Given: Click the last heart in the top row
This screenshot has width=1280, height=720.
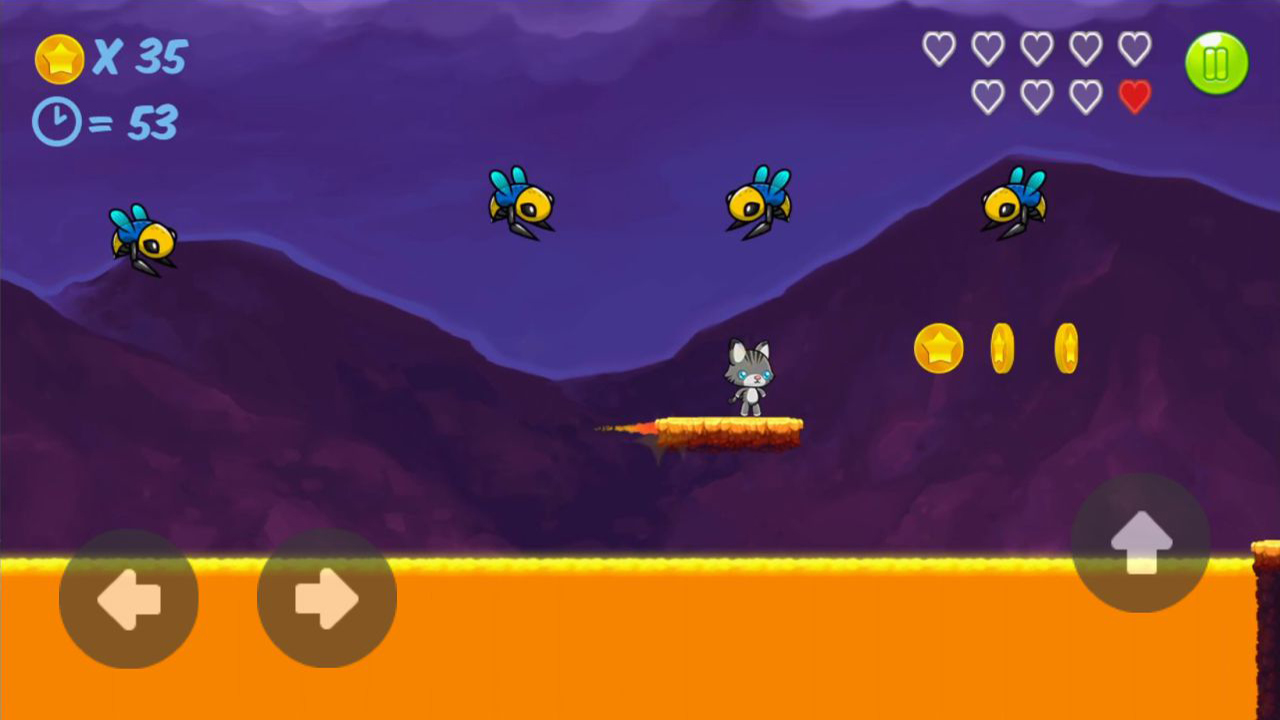Looking at the screenshot, I should (x=1135, y=48).
